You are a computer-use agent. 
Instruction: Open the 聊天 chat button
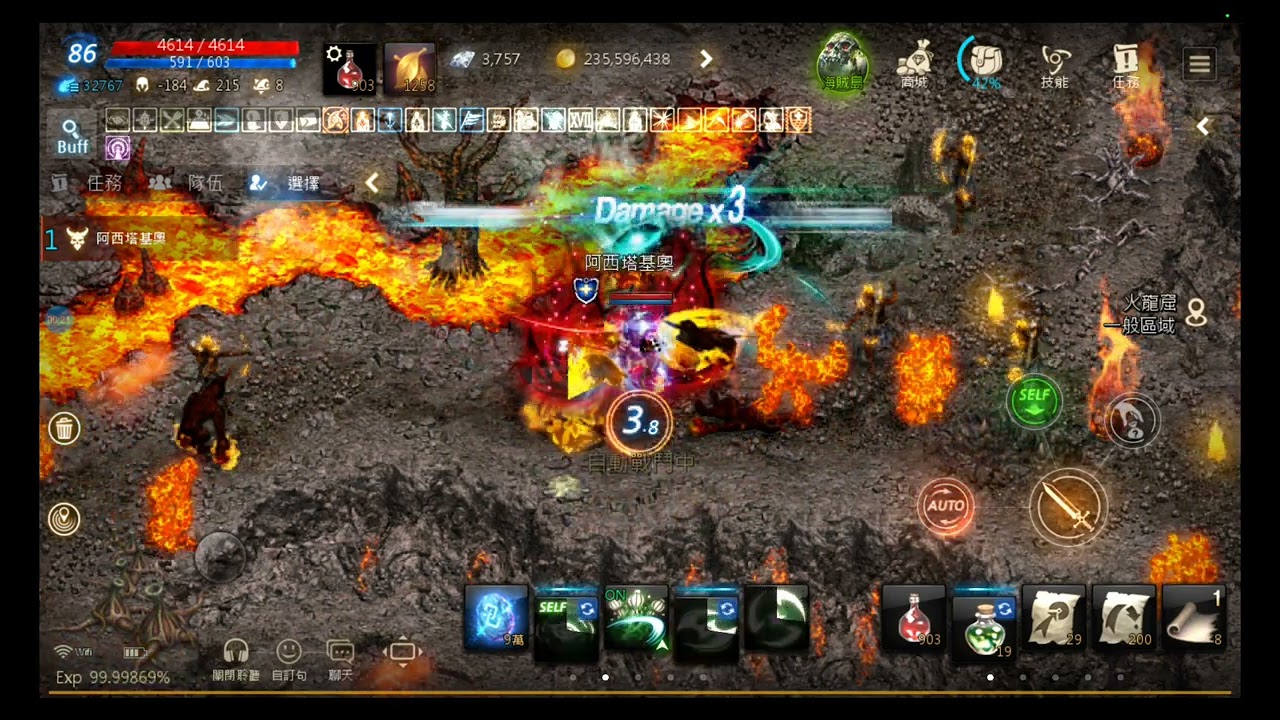pyautogui.click(x=340, y=659)
